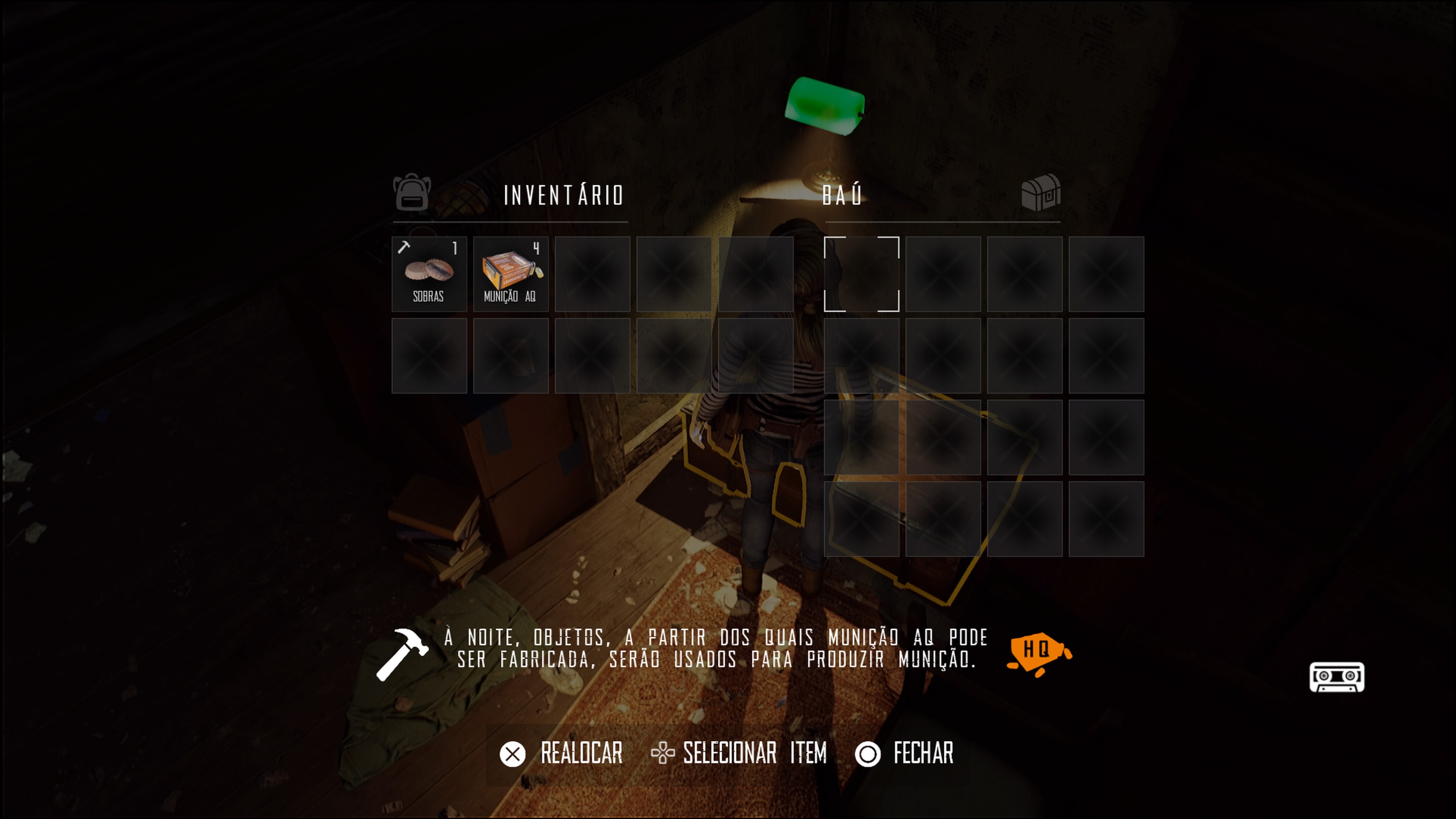Select the Munição AQ ammo box

510,275
